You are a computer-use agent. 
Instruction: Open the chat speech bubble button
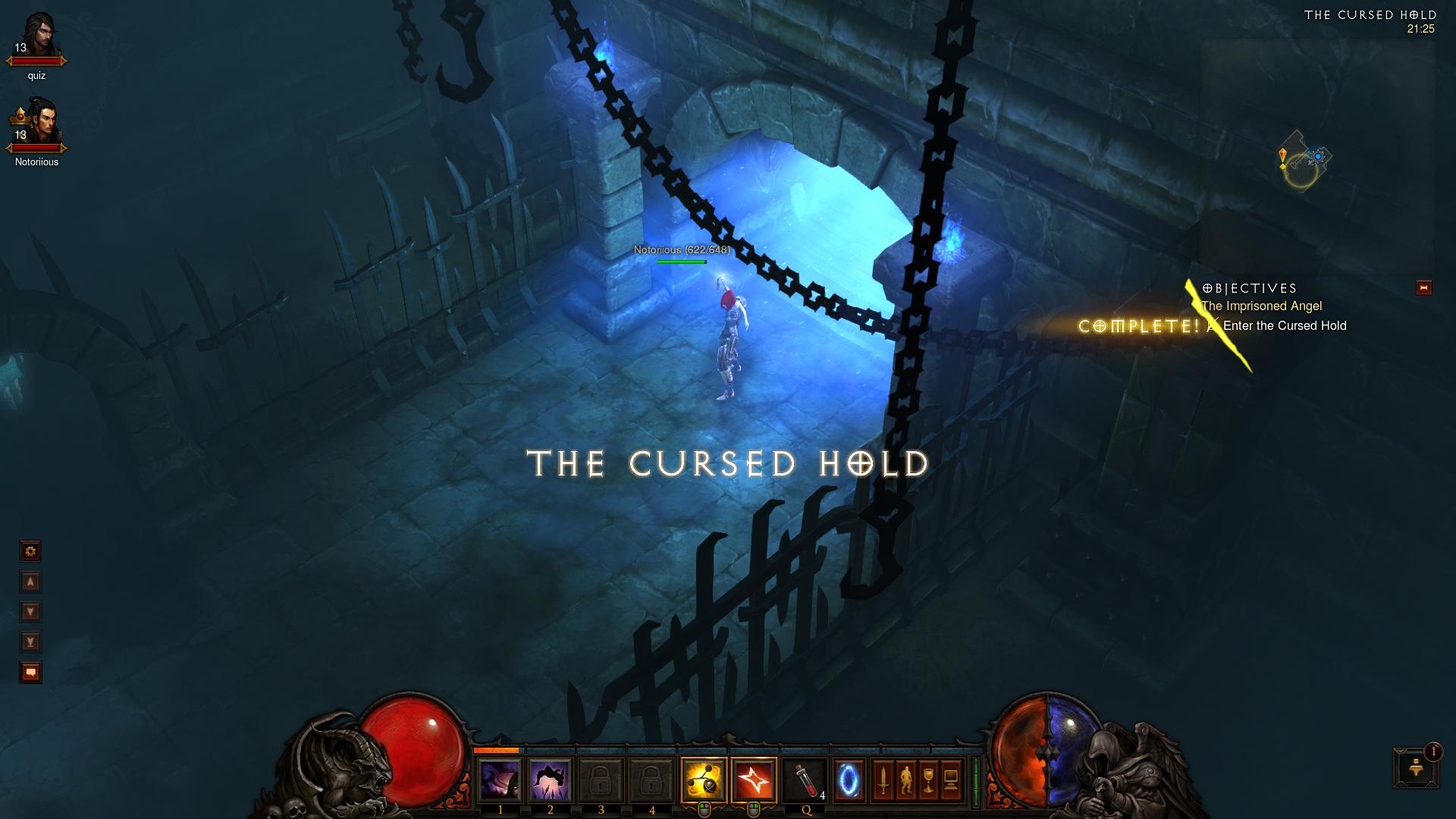click(31, 673)
